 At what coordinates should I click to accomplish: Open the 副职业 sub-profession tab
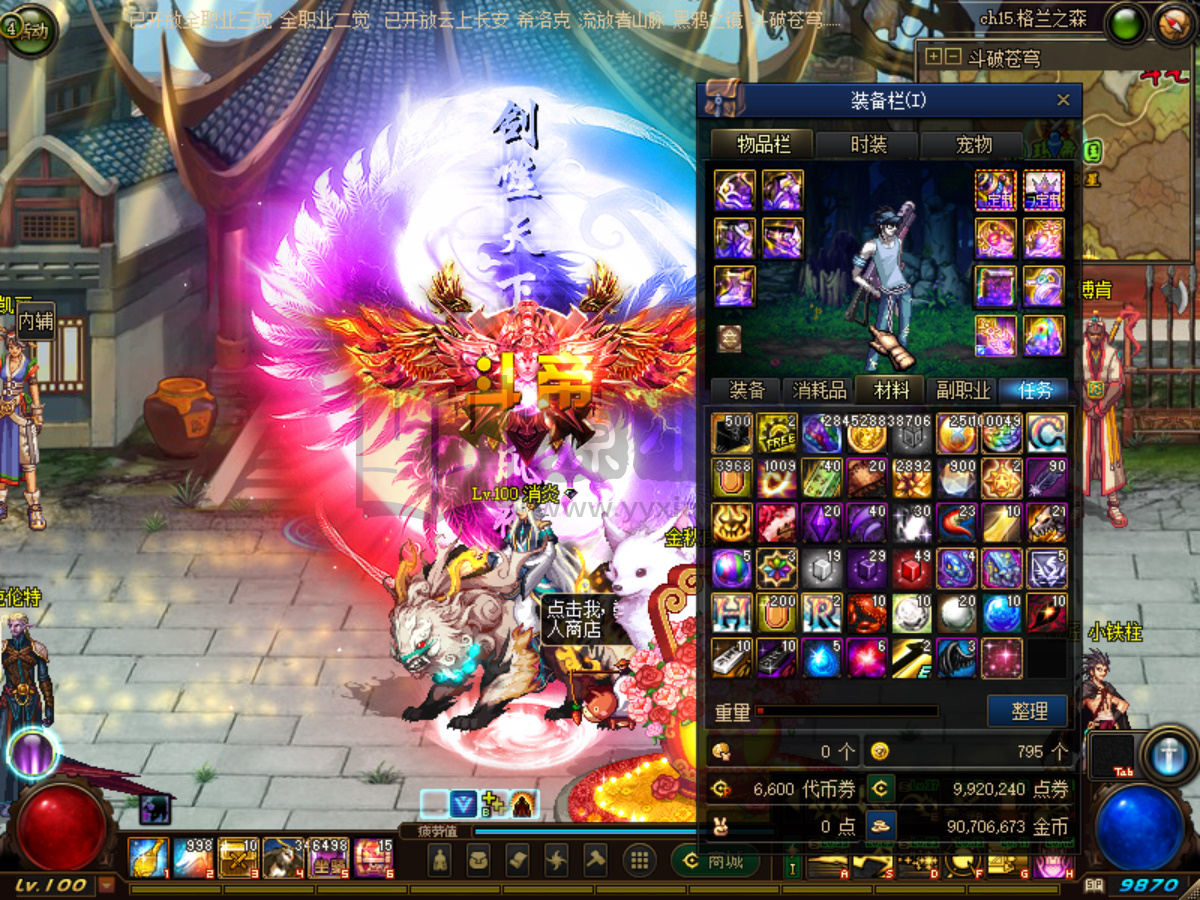tap(963, 390)
